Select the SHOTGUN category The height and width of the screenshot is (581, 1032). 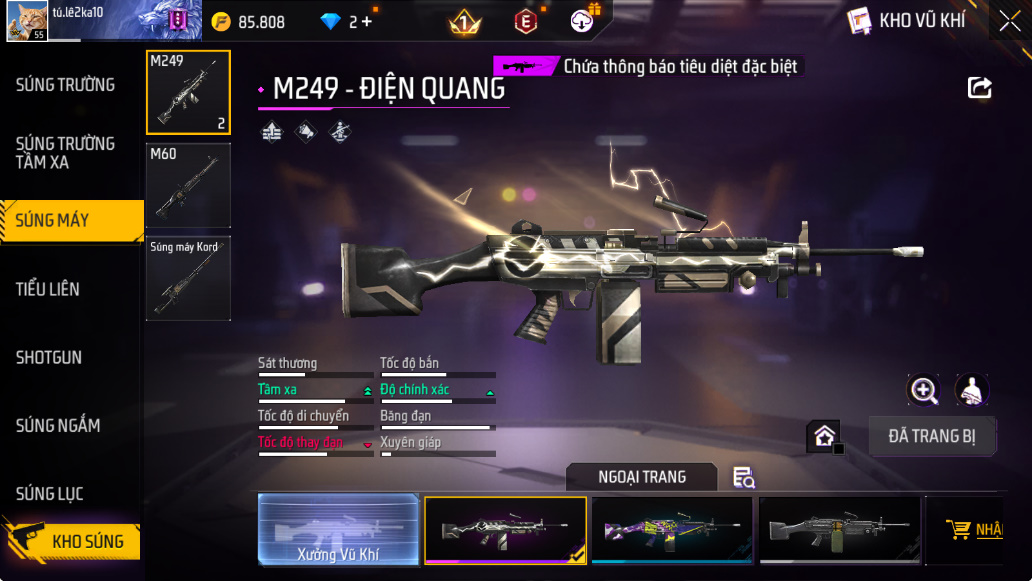(49, 357)
